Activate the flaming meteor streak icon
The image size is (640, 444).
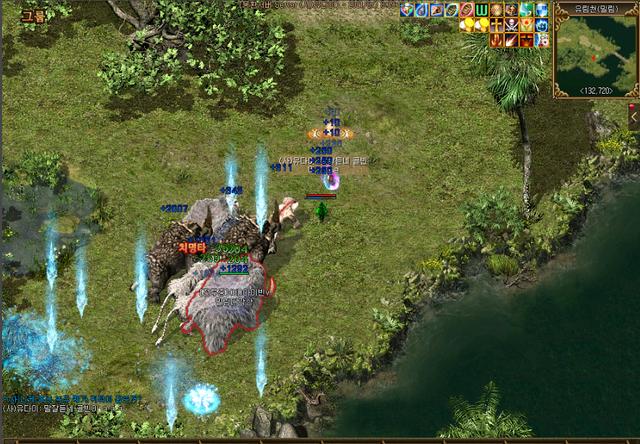point(511,40)
